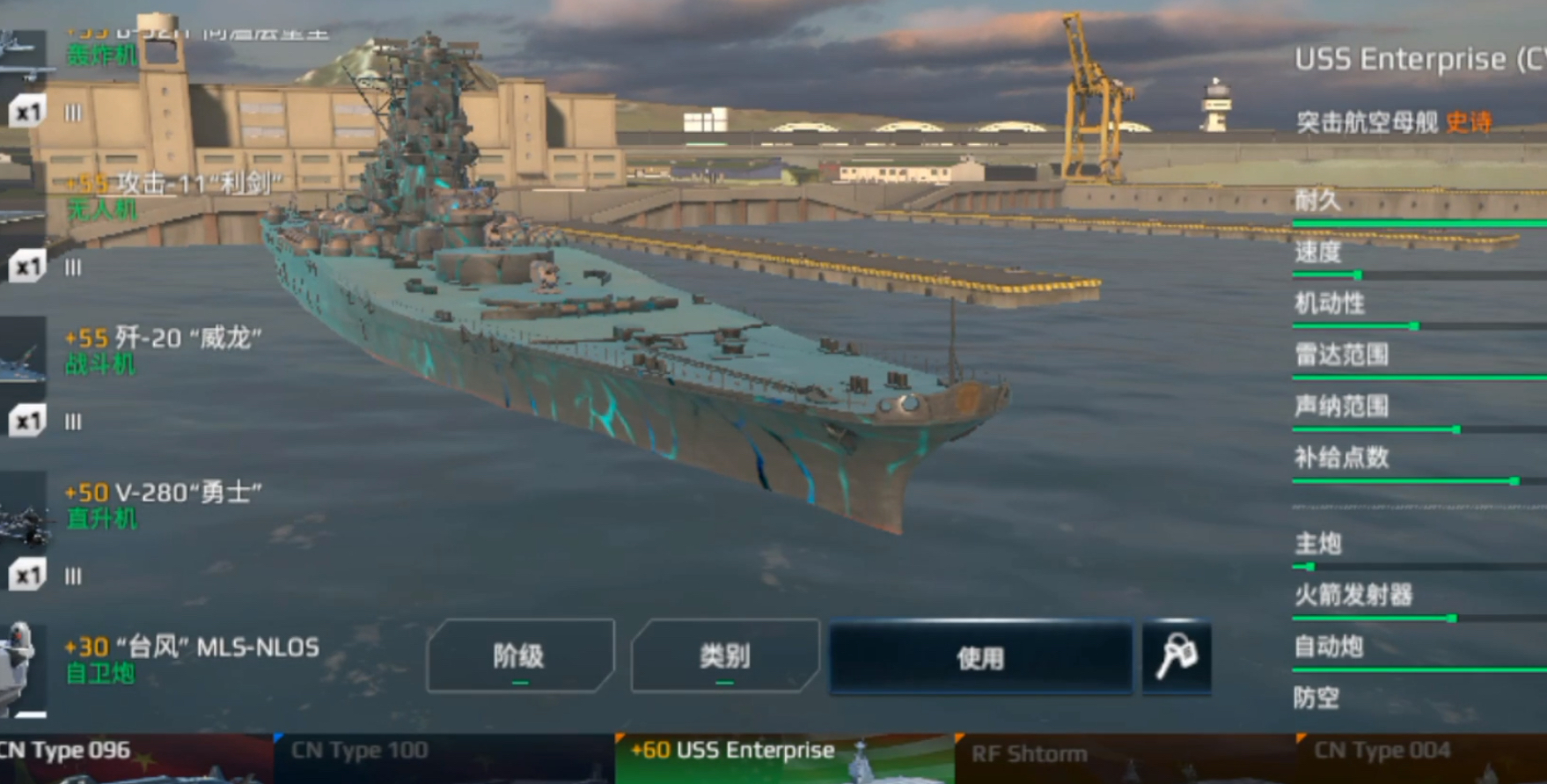Select the CN Type 004 ship
The image size is (1547, 784).
[x=1420, y=757]
